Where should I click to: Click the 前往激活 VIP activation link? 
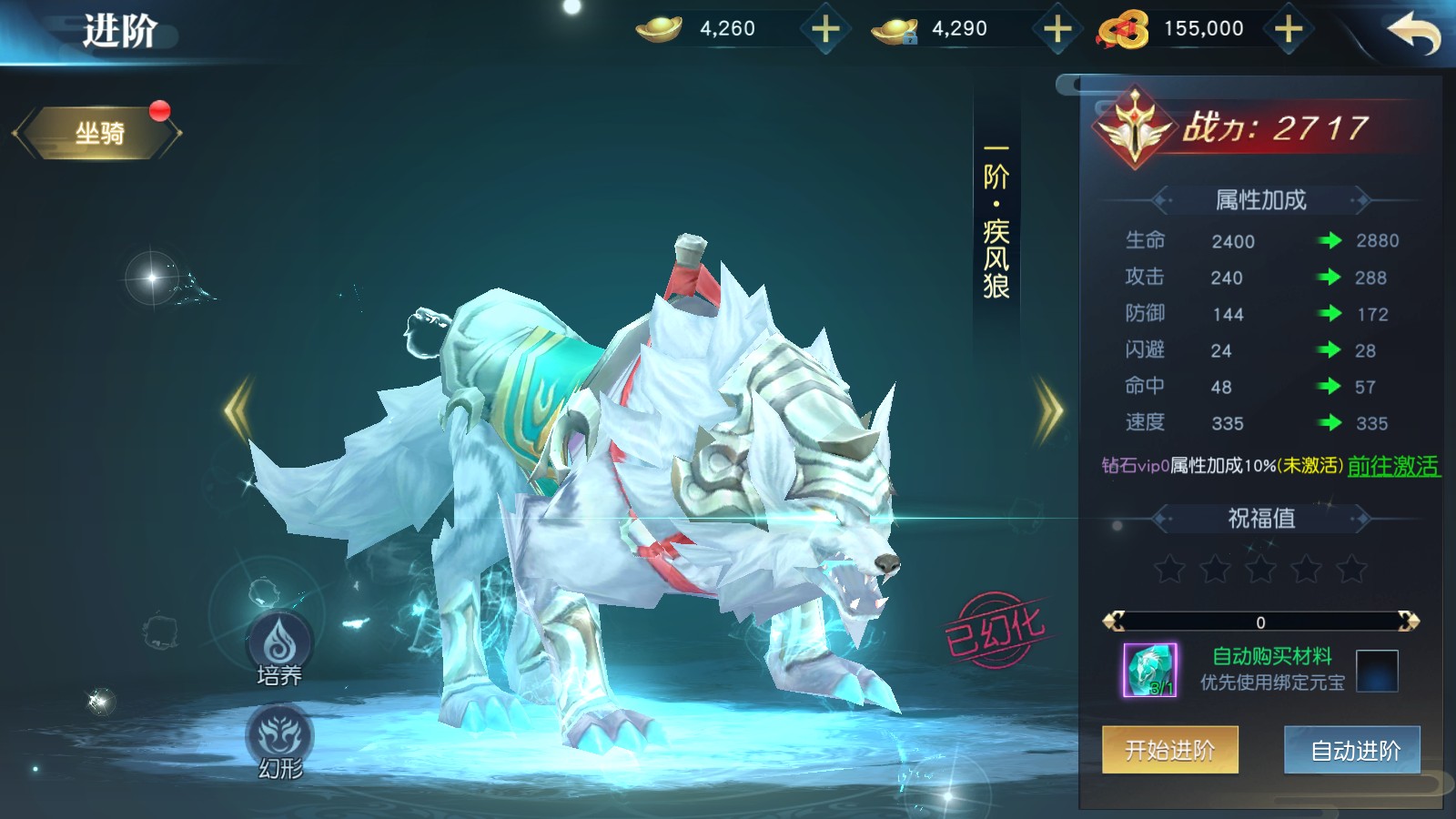point(1392,466)
